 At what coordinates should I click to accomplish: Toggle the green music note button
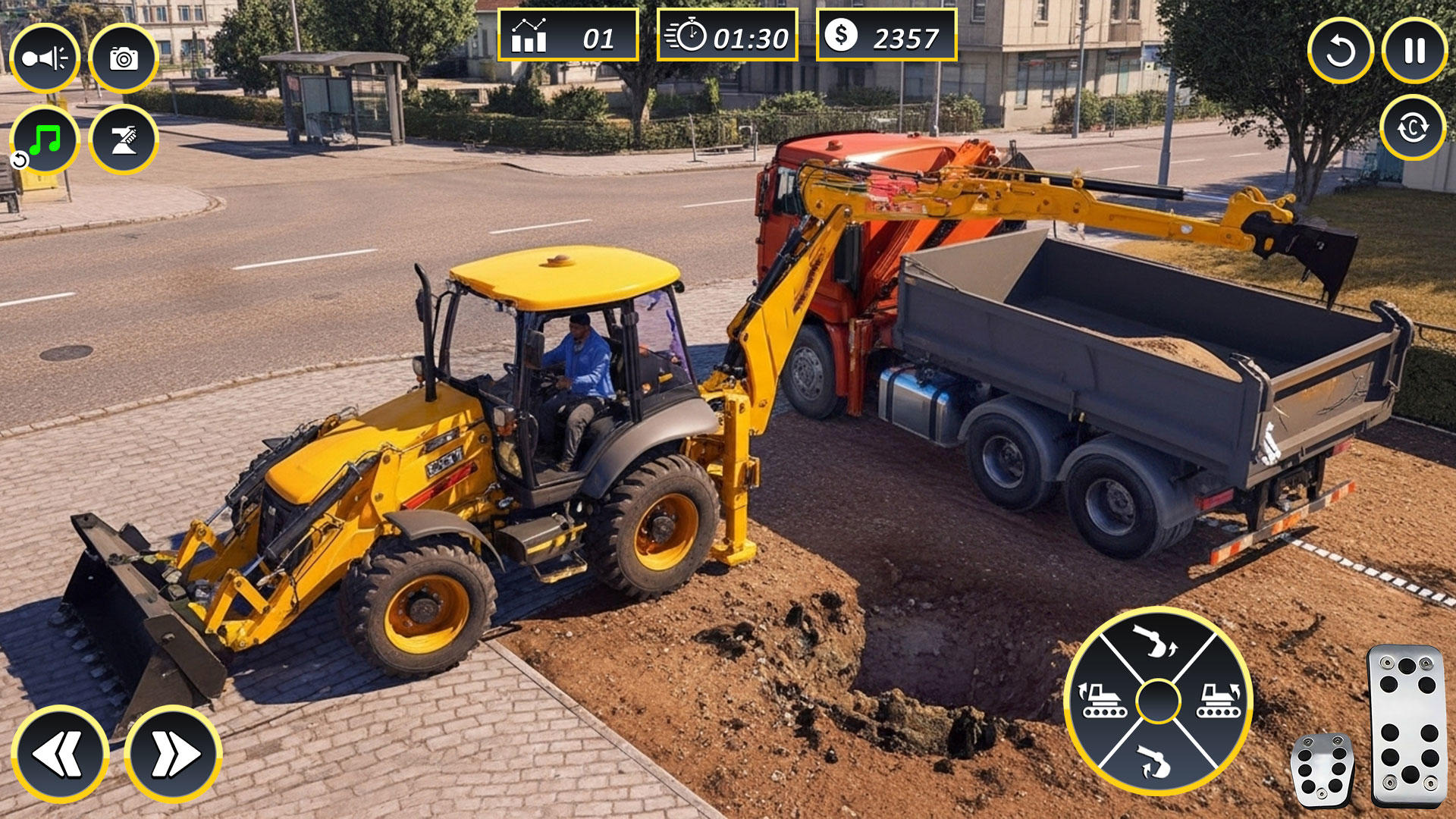click(45, 140)
